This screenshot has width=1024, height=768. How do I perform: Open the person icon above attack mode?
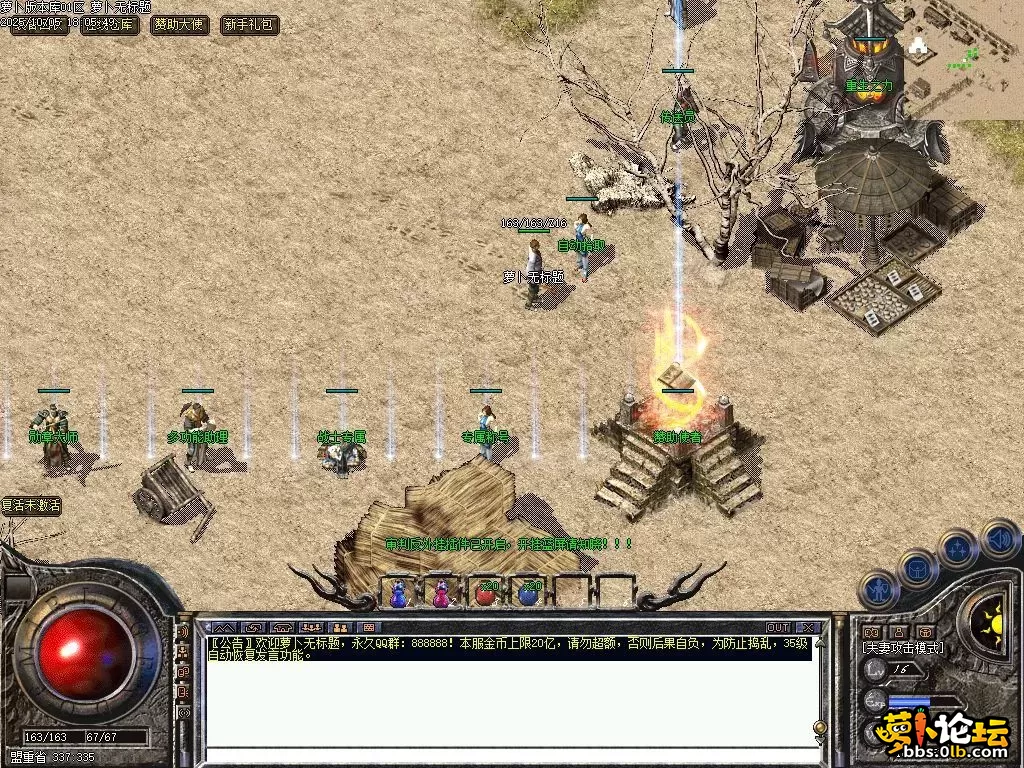click(x=898, y=632)
